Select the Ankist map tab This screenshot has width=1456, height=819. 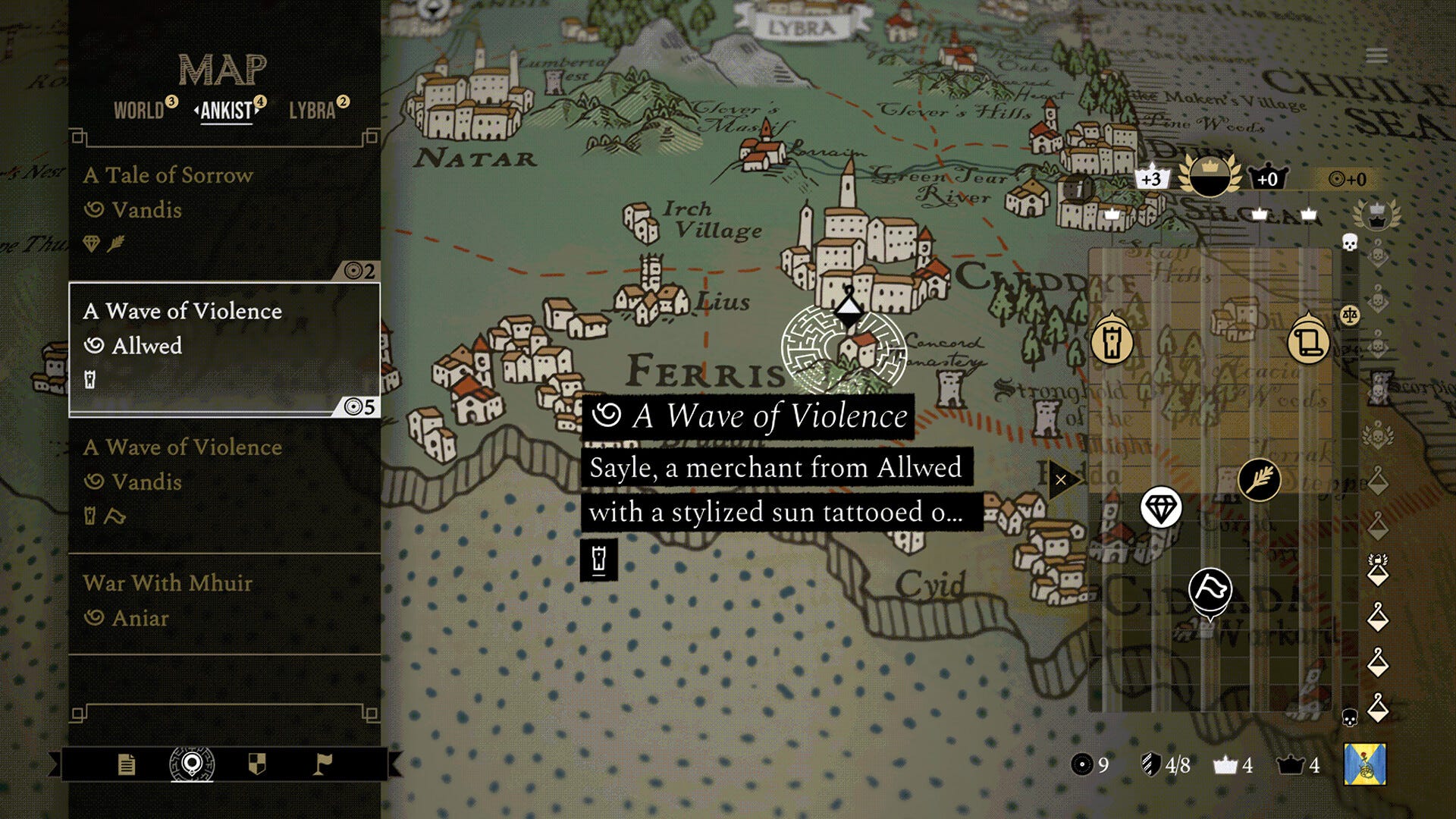[226, 111]
